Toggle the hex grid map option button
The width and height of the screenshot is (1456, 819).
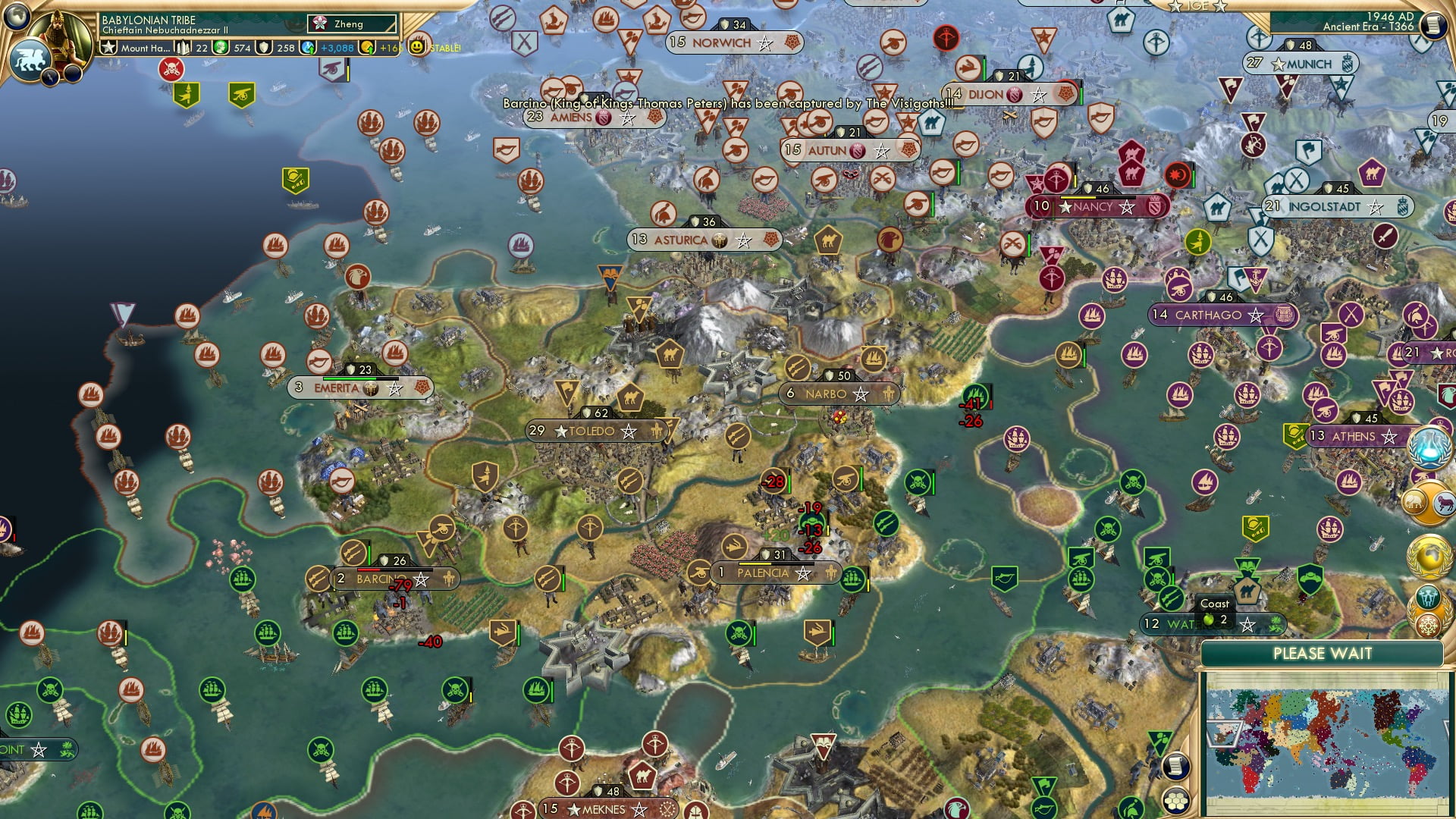[1176, 801]
